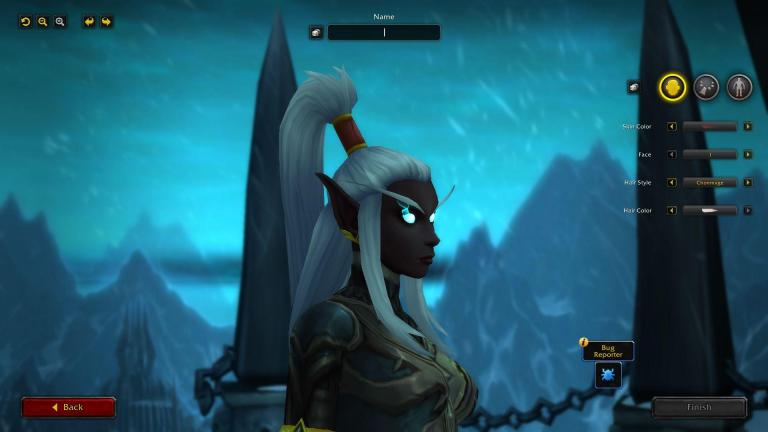Open the Face selection dropdown
The height and width of the screenshot is (432, 768).
(710, 154)
